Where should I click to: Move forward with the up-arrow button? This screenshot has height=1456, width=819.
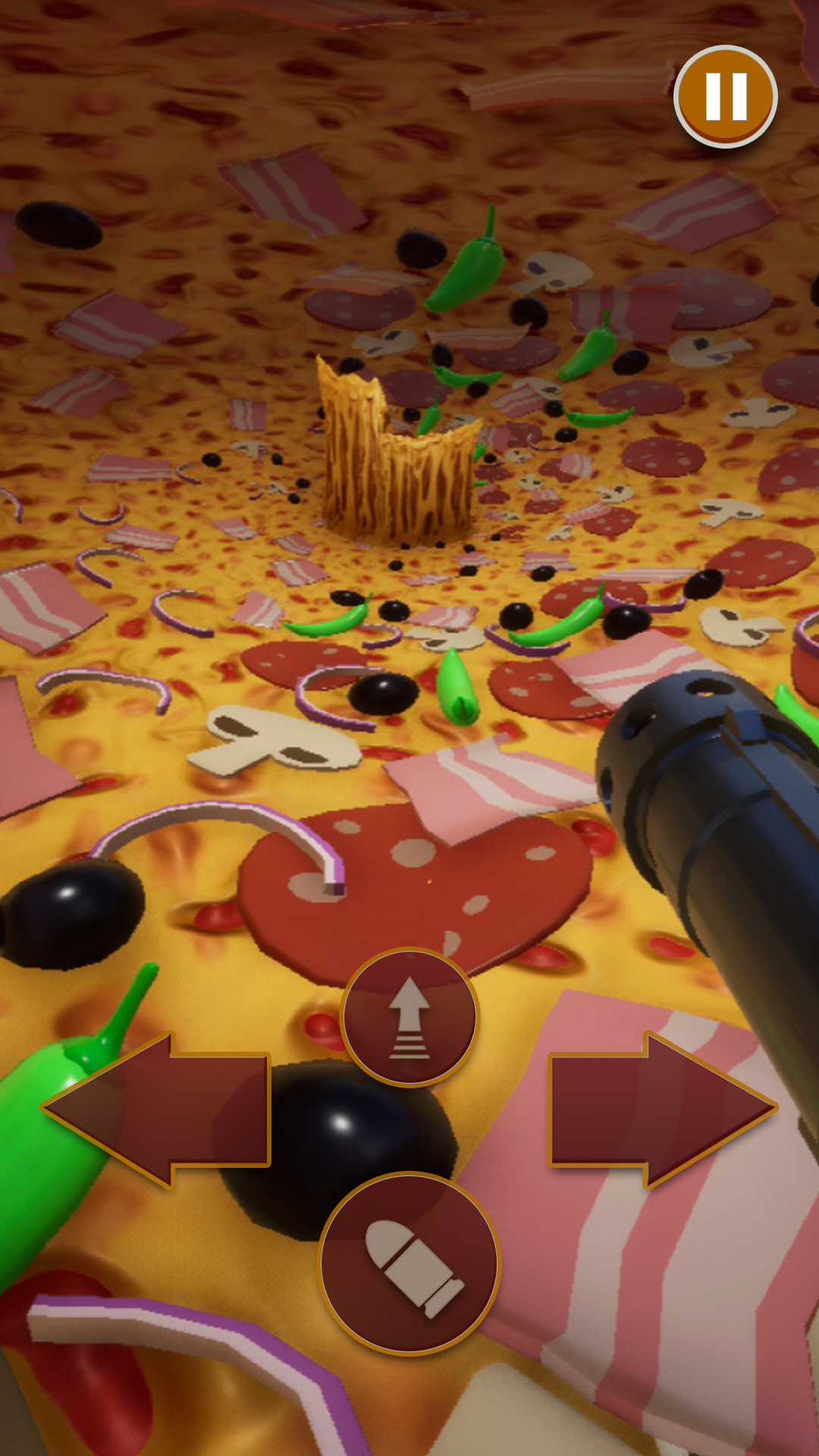tap(409, 1017)
